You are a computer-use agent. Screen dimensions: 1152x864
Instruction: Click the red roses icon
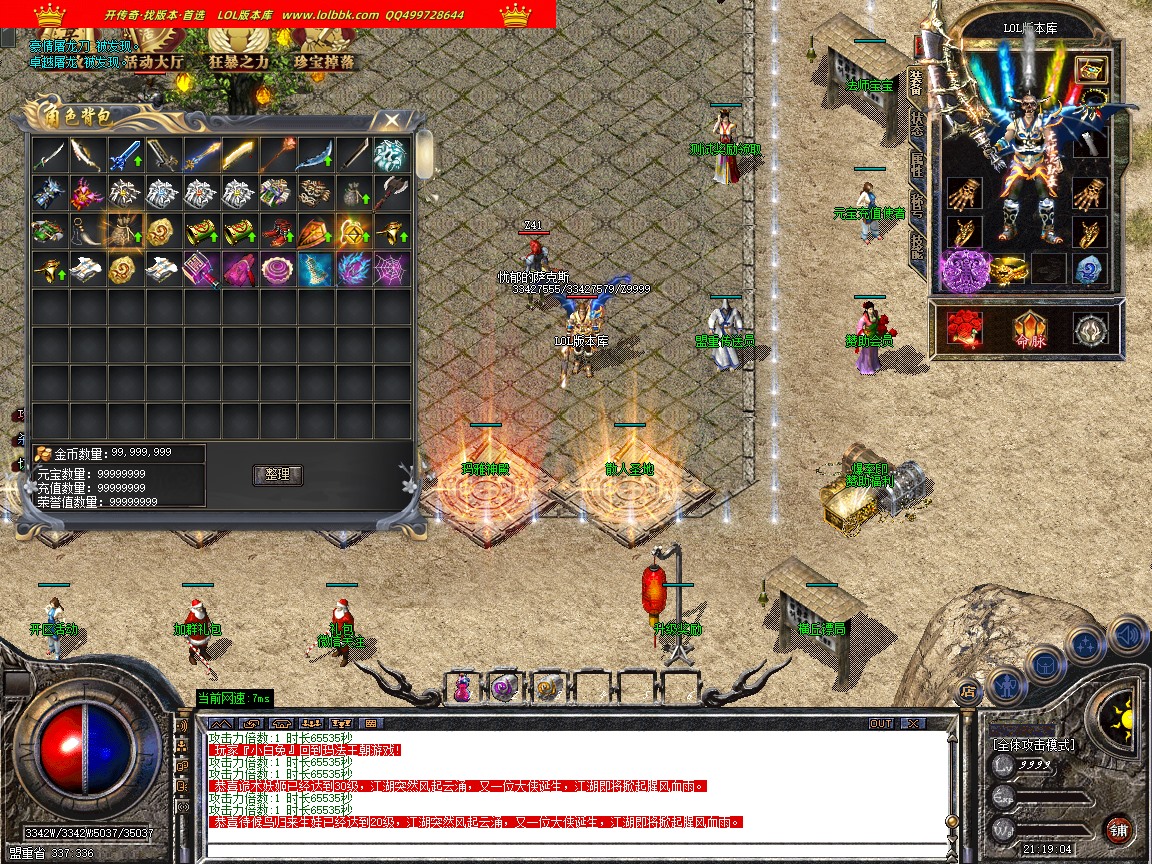tap(965, 329)
